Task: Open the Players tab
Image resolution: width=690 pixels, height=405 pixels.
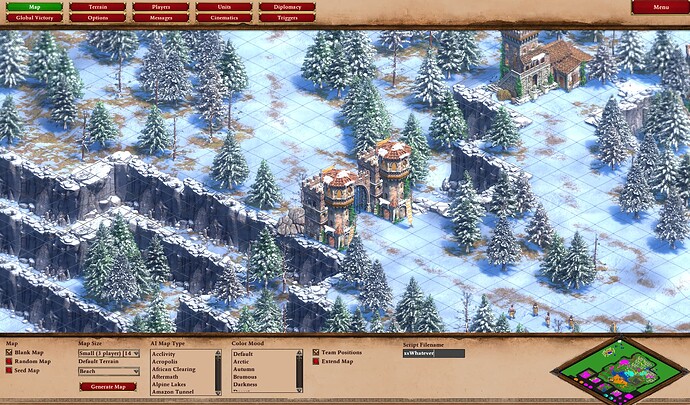Action: point(160,7)
